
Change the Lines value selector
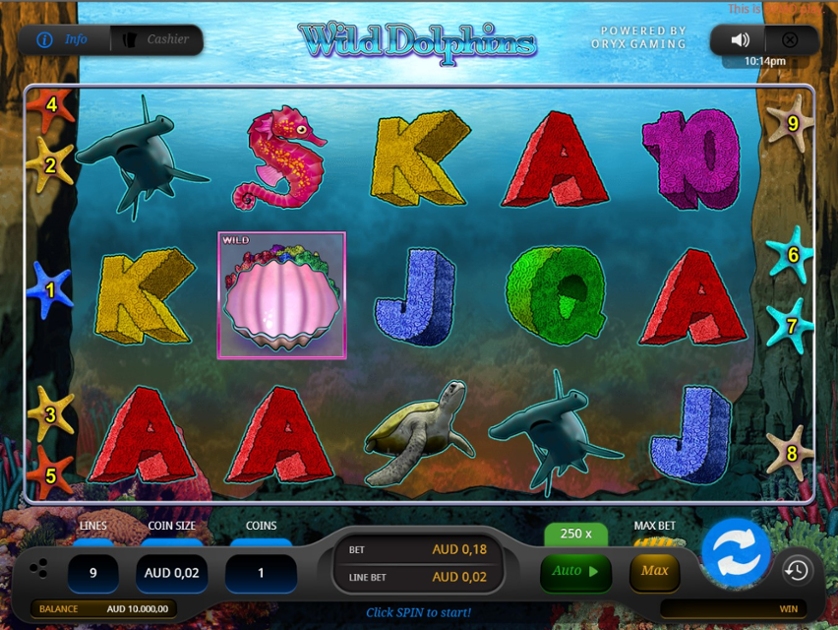[93, 574]
